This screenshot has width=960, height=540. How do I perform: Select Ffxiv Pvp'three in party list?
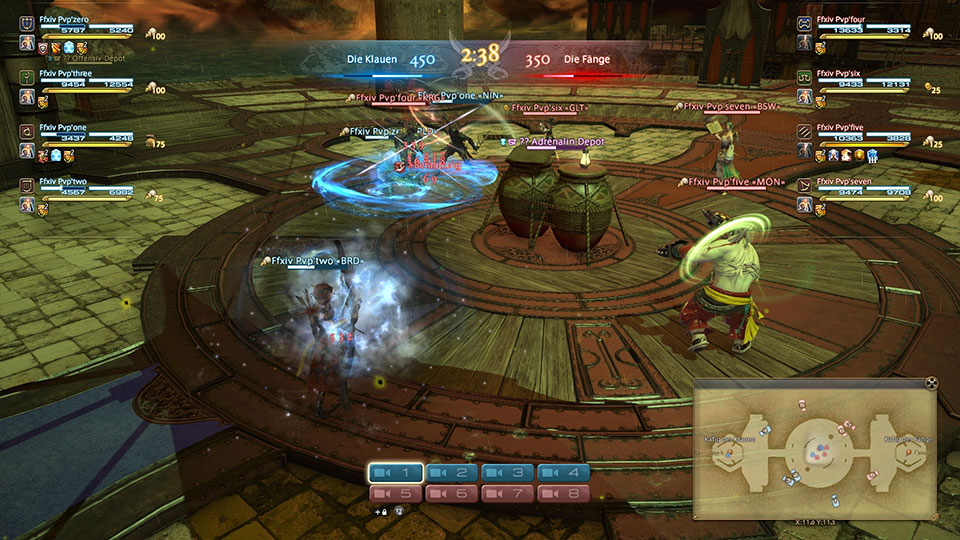pyautogui.click(x=68, y=73)
